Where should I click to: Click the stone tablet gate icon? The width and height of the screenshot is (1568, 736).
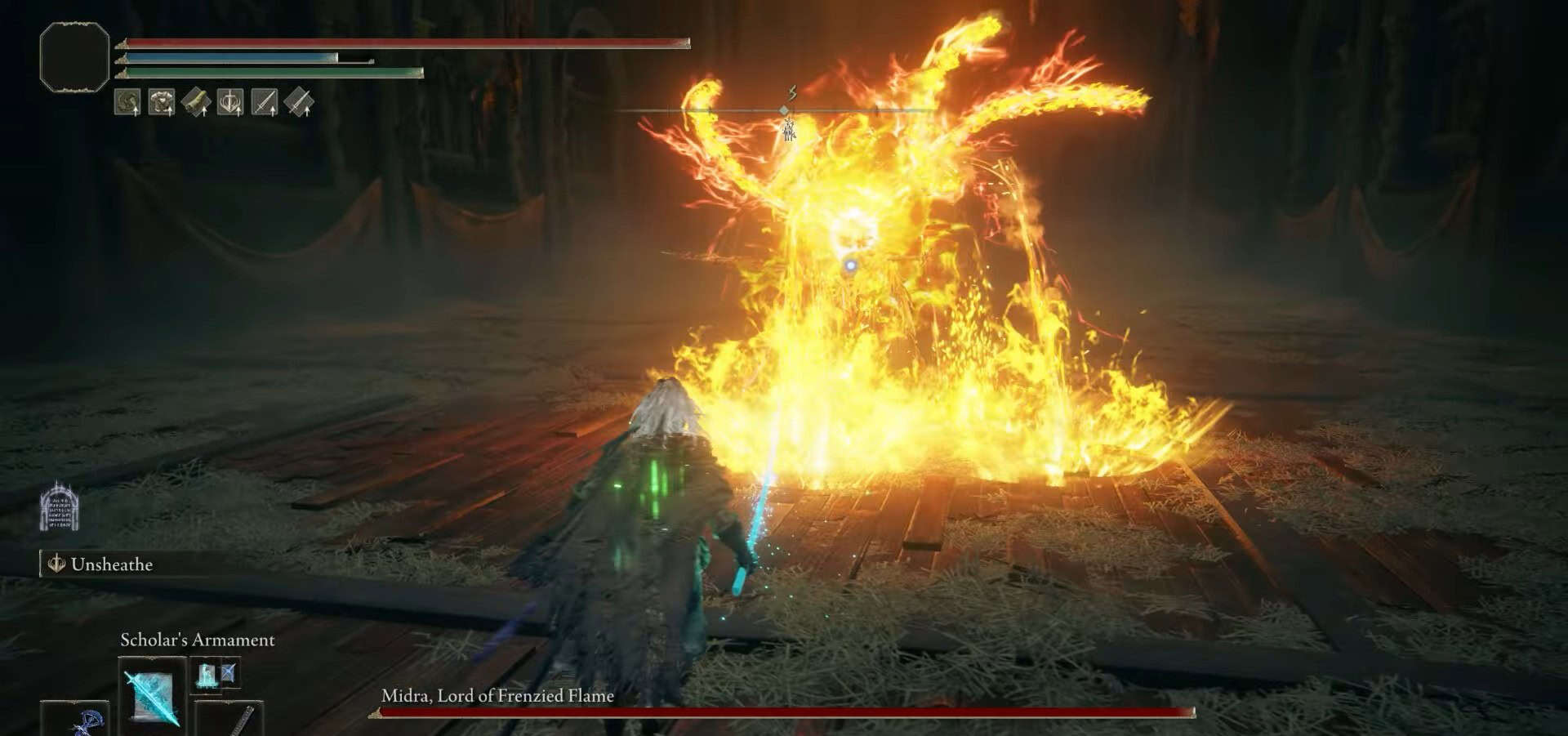(x=59, y=507)
